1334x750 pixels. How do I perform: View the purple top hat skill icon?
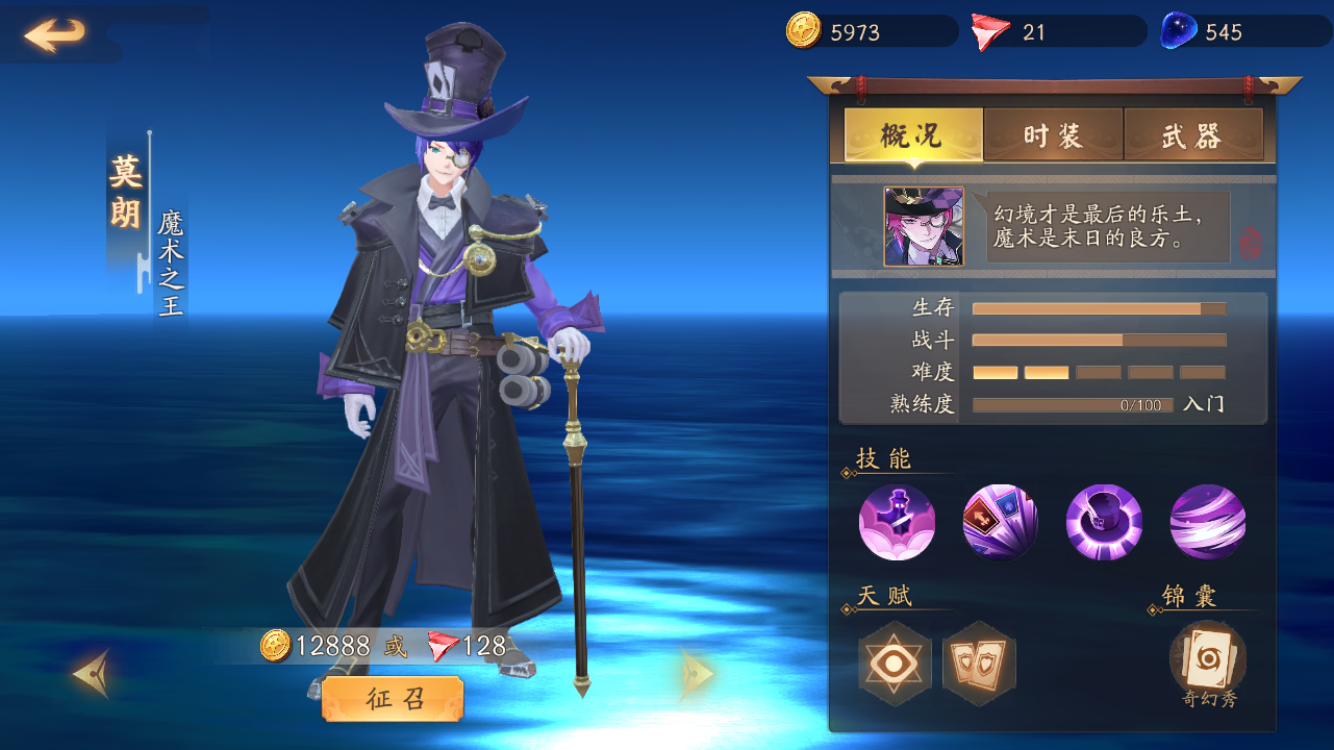click(1104, 522)
